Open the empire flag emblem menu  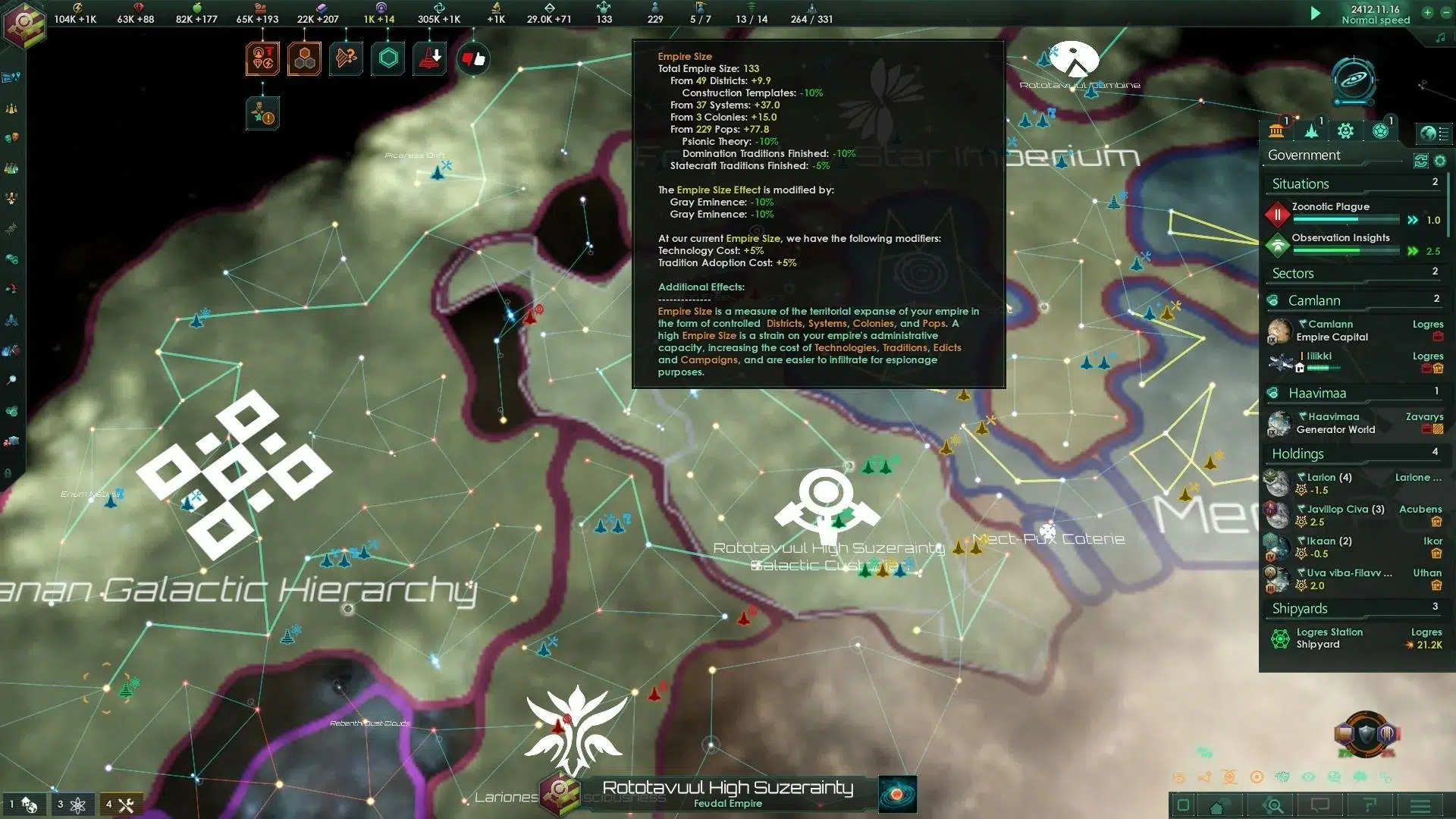24,23
